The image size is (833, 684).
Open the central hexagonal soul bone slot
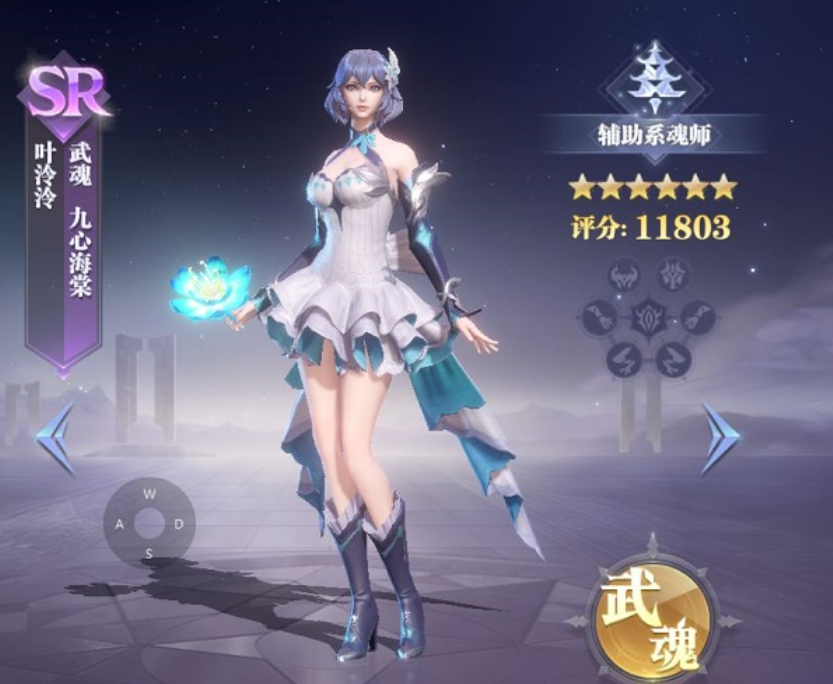click(x=648, y=317)
